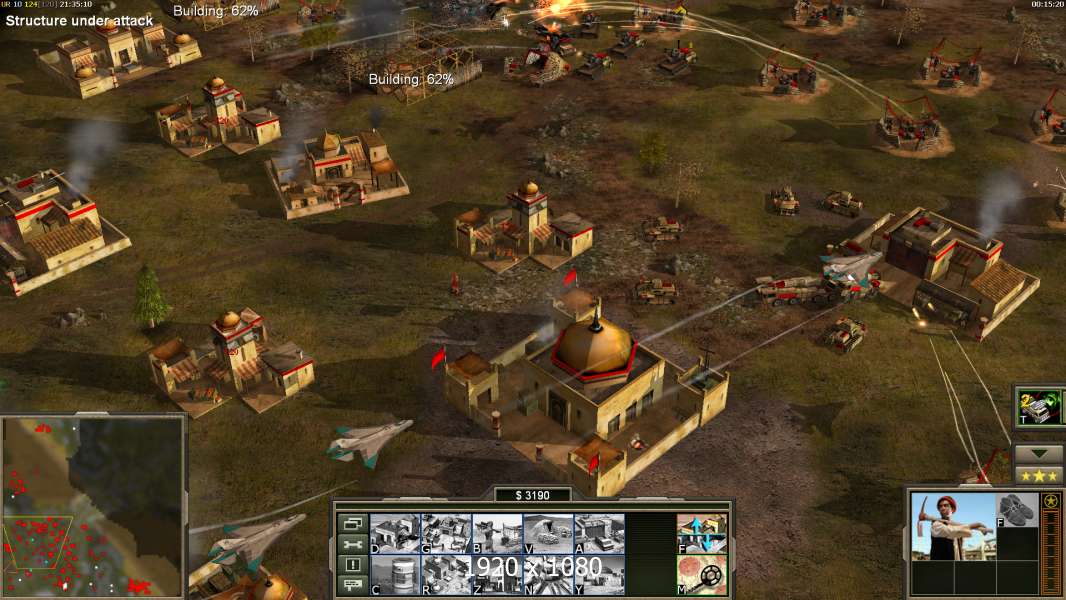Build the structure with hotkey B
The height and width of the screenshot is (600, 1066).
click(497, 533)
